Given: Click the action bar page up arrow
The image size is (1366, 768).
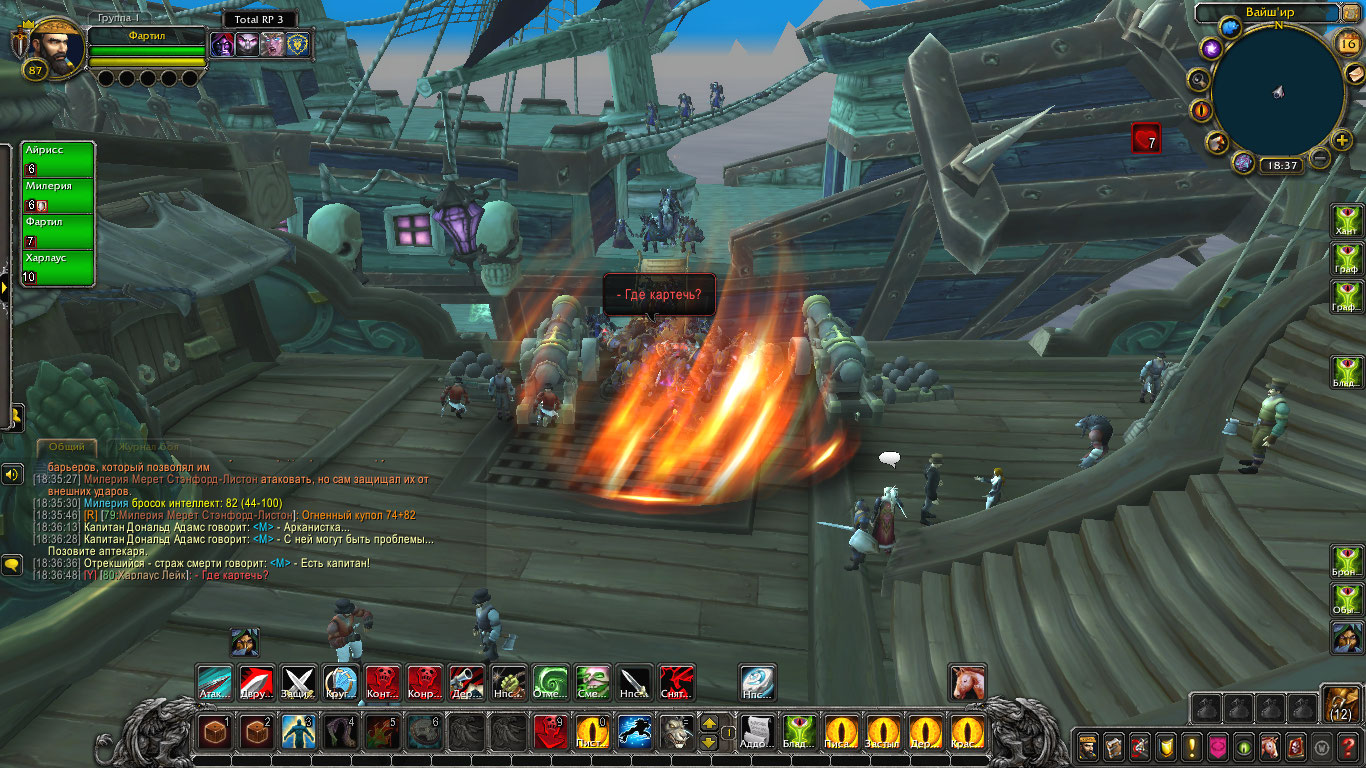Looking at the screenshot, I should (x=708, y=723).
